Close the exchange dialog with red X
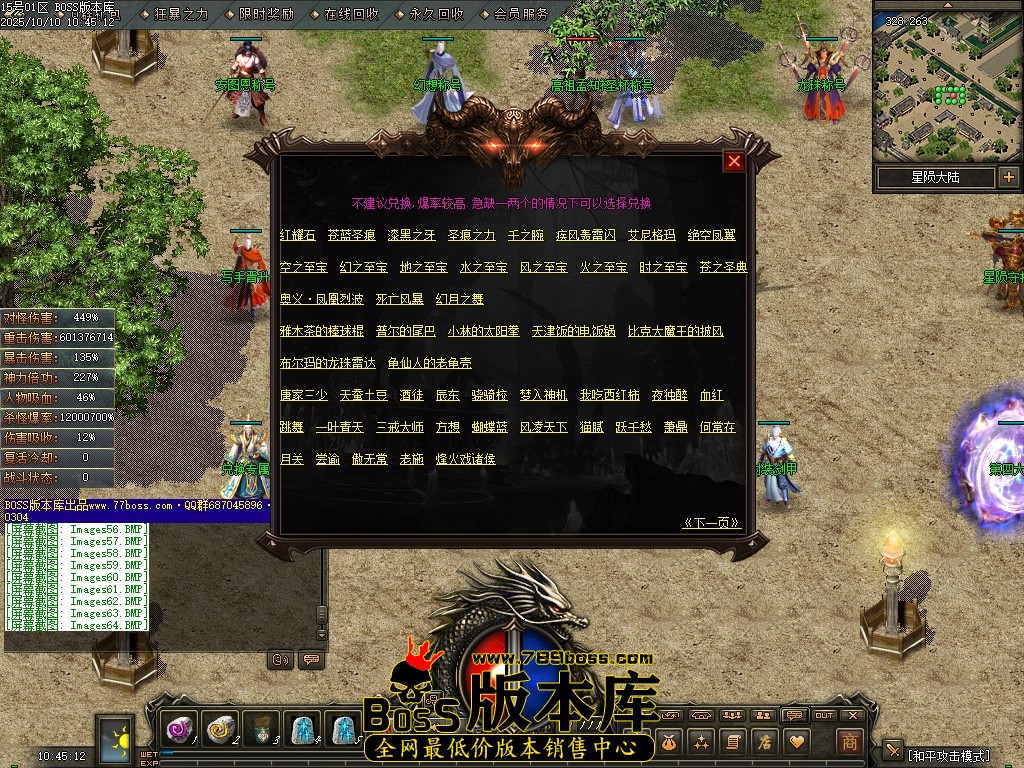 coord(734,162)
